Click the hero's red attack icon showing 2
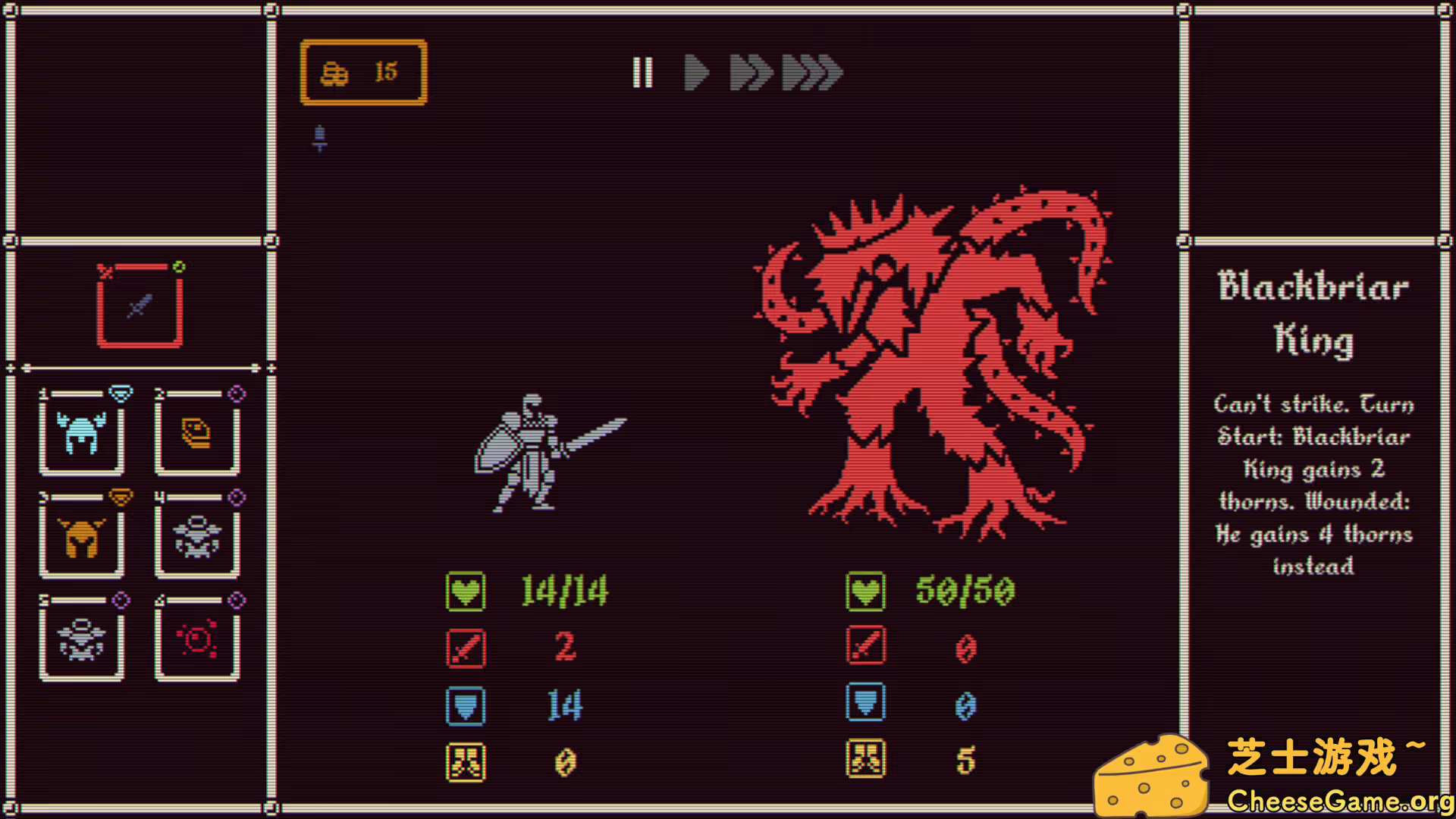The height and width of the screenshot is (819, 1456). [466, 648]
